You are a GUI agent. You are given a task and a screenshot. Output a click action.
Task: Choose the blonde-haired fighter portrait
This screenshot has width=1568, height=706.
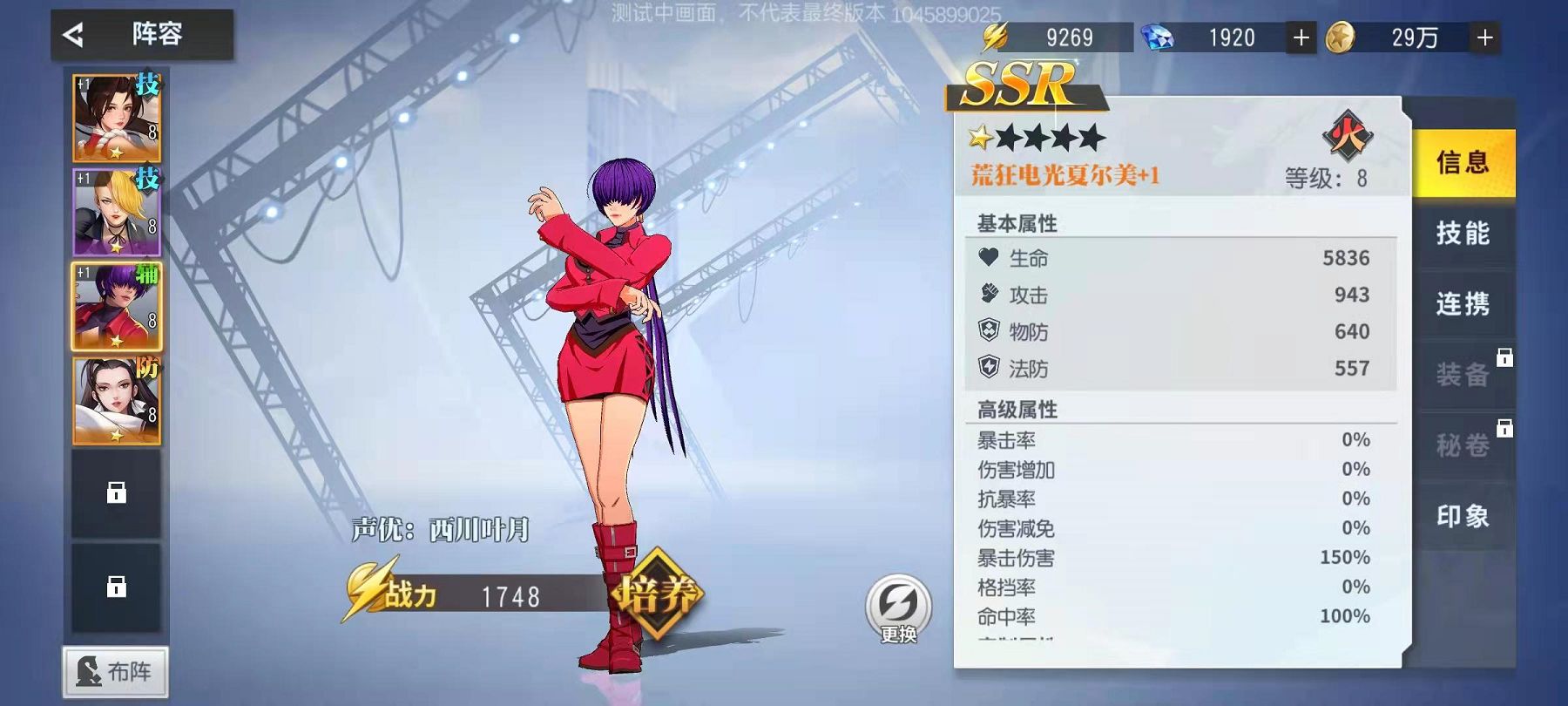[x=117, y=212]
